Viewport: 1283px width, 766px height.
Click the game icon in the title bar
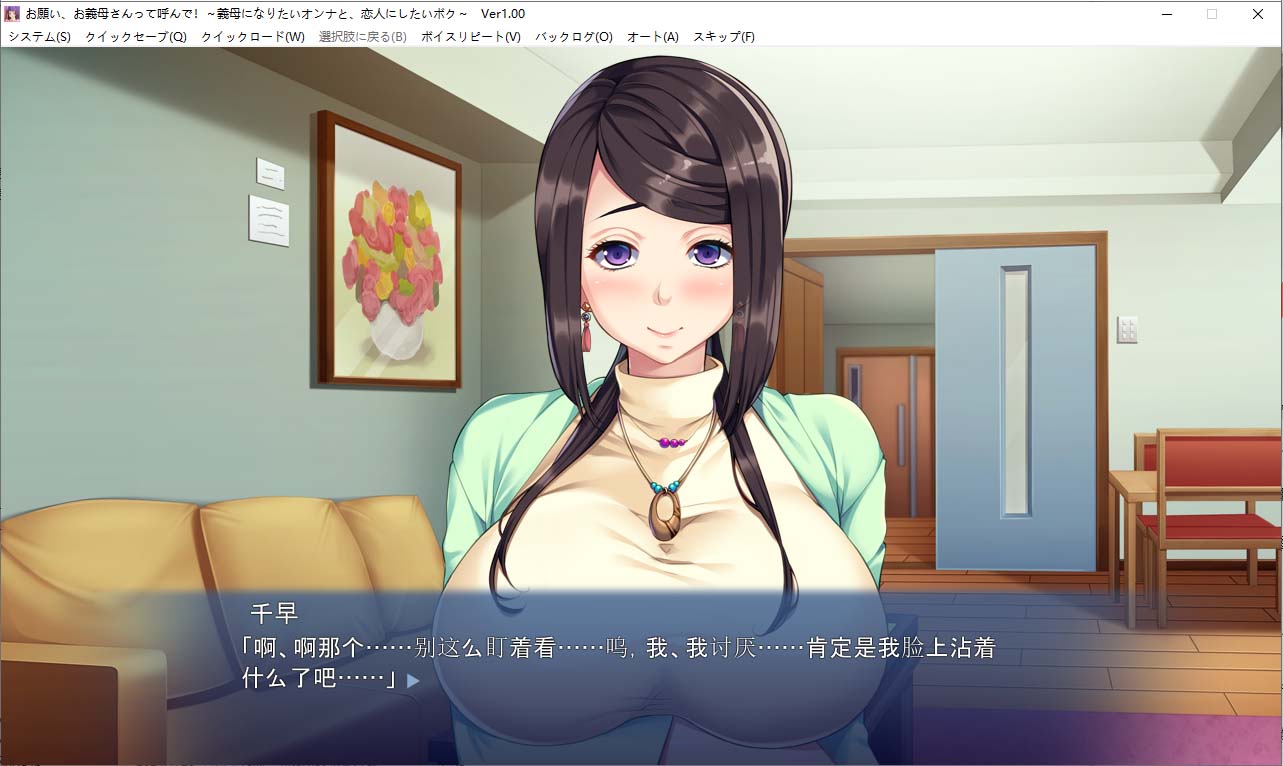click(12, 13)
